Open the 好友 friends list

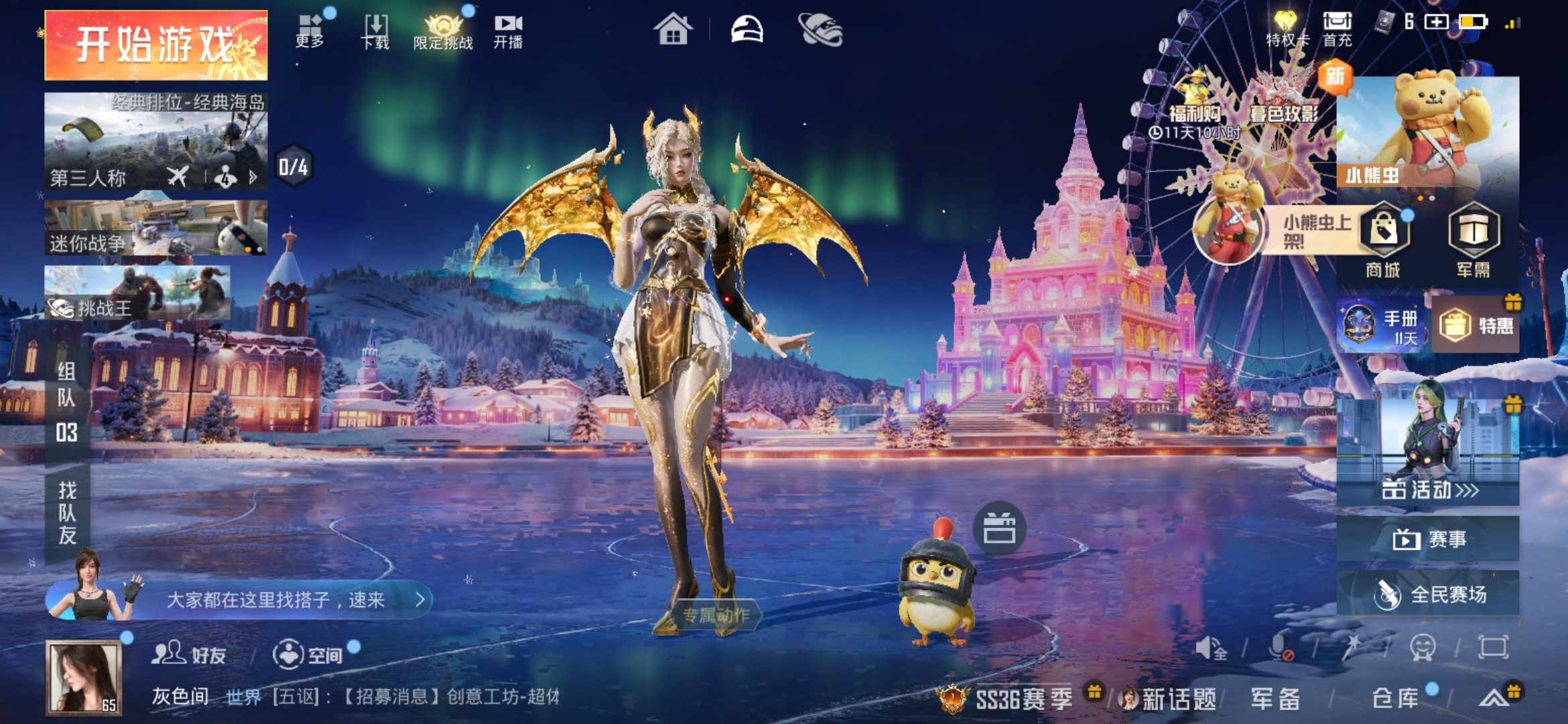pyautogui.click(x=189, y=654)
